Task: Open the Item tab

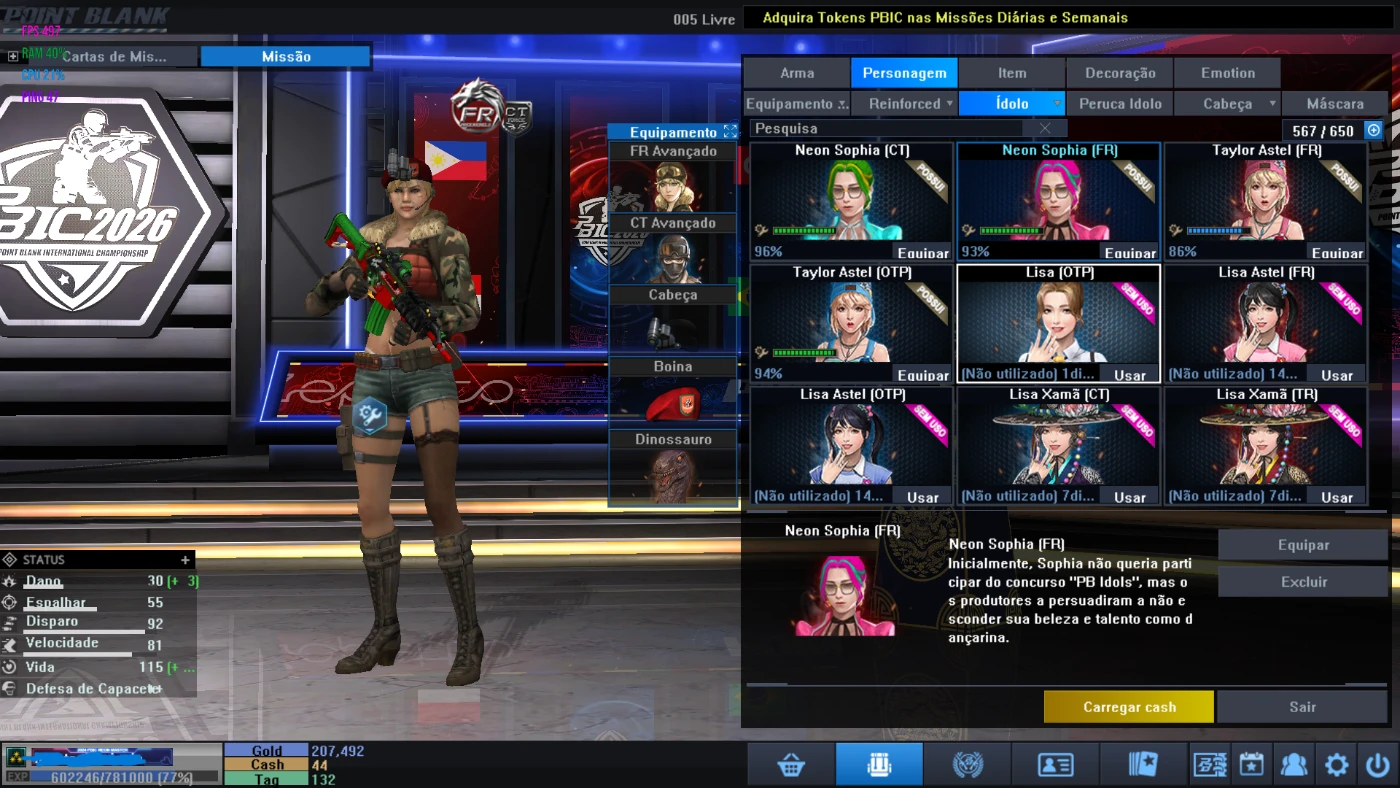Action: (x=1012, y=73)
